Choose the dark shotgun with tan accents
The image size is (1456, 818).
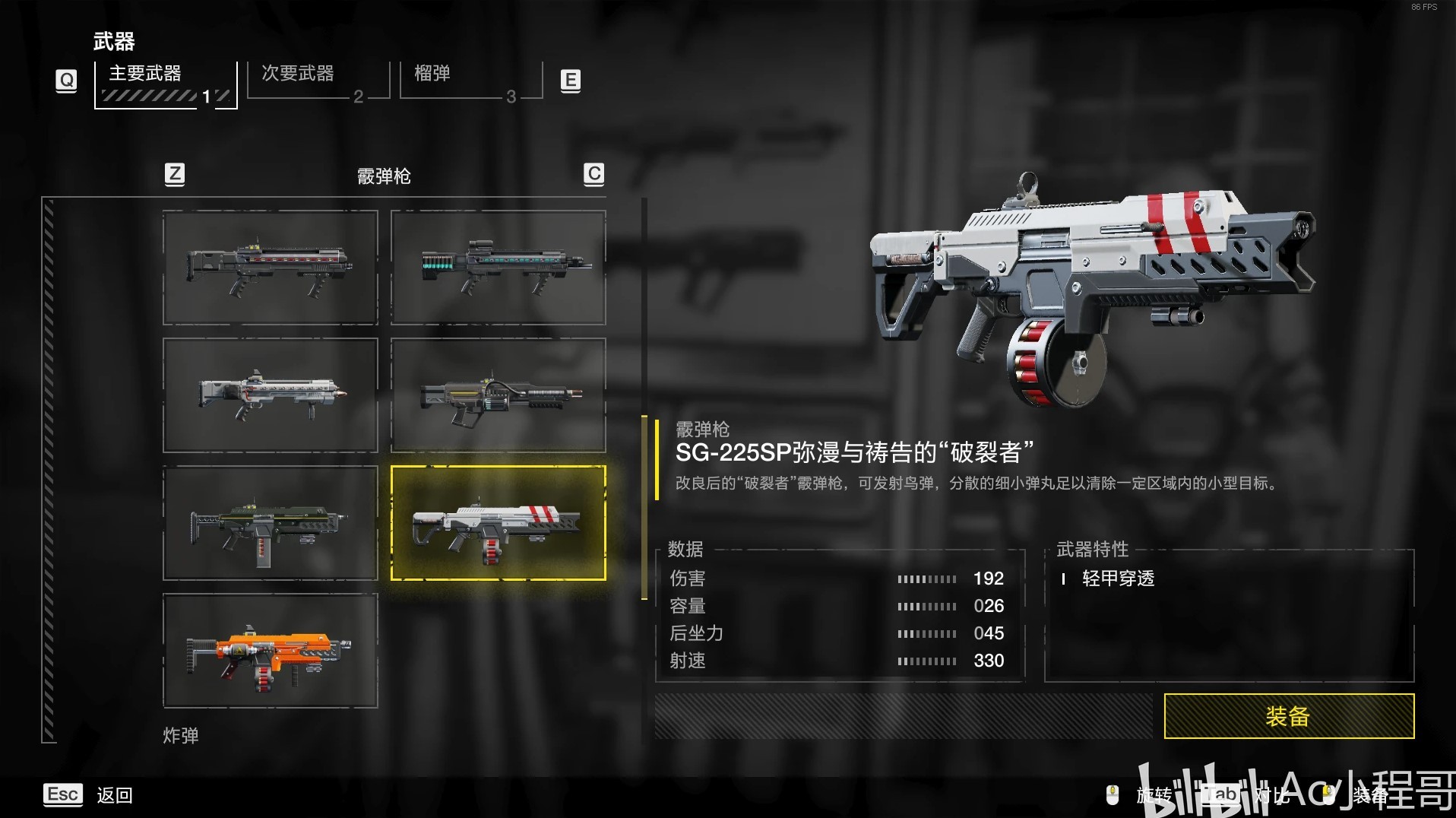pos(498,395)
